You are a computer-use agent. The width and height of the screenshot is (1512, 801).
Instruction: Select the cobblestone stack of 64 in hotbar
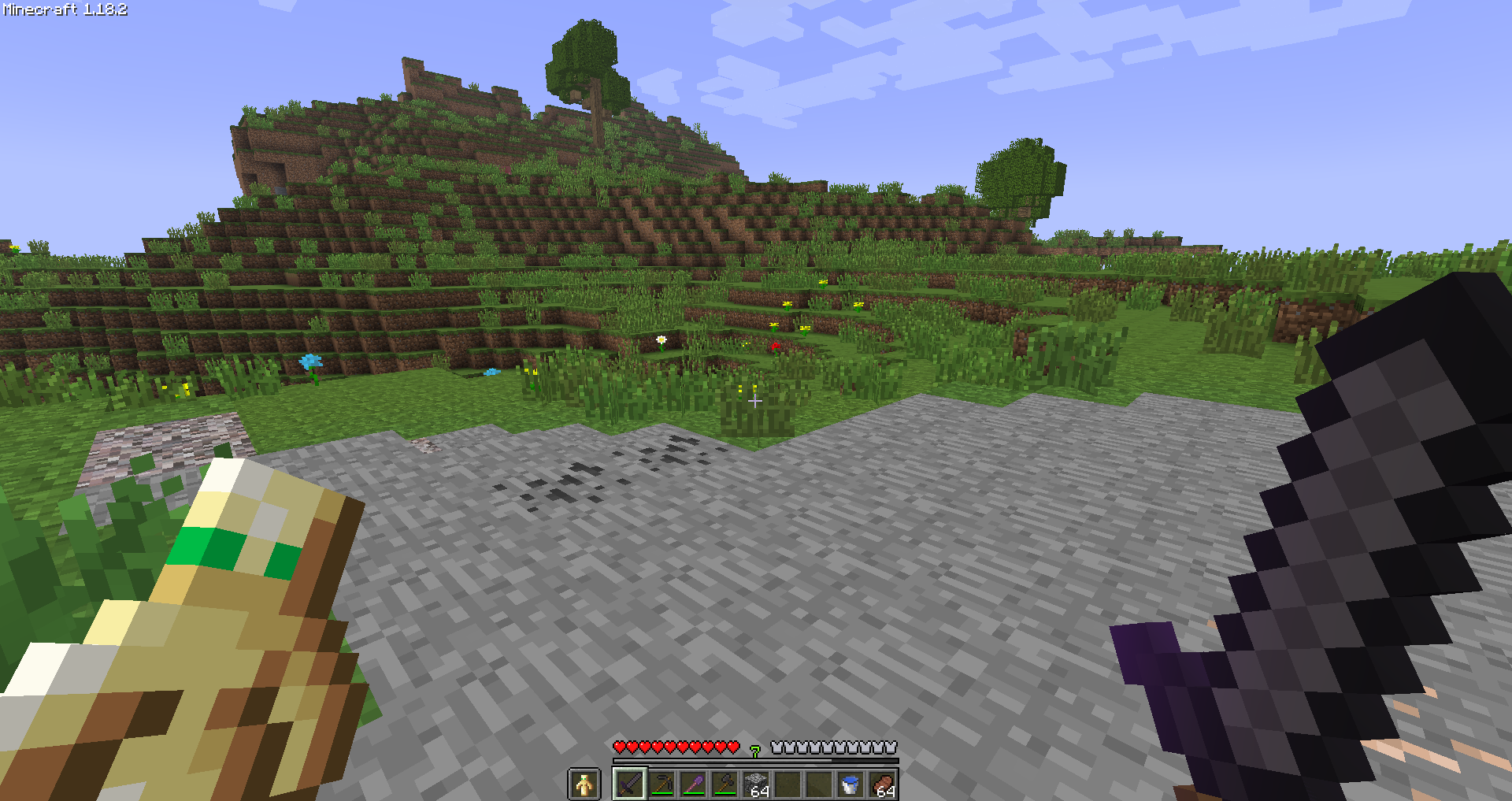(x=757, y=784)
